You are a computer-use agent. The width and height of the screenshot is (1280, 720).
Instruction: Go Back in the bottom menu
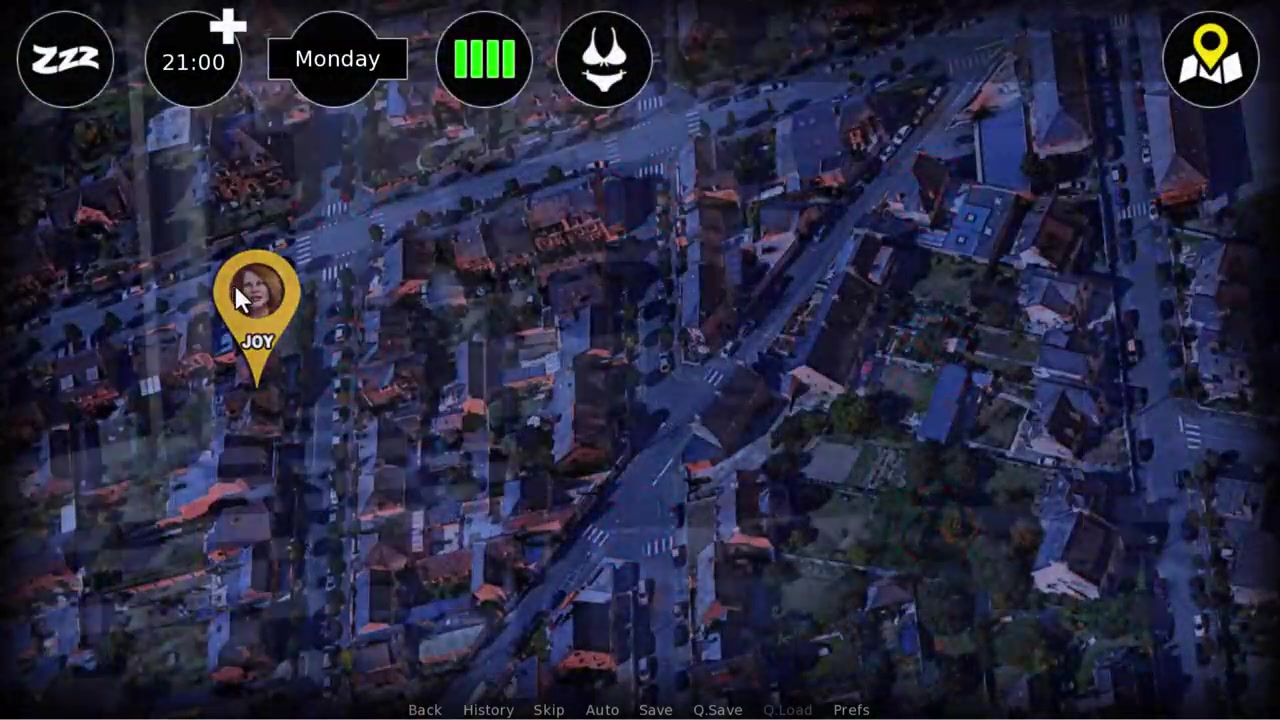tap(424, 710)
